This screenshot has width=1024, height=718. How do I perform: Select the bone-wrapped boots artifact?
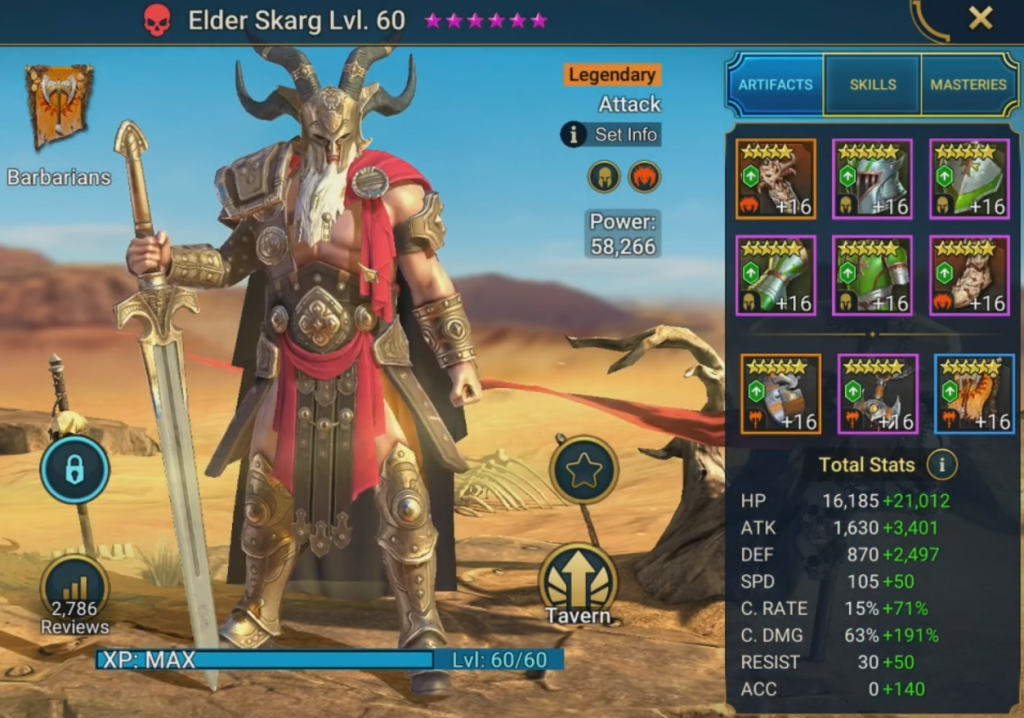pyautogui.click(x=969, y=275)
